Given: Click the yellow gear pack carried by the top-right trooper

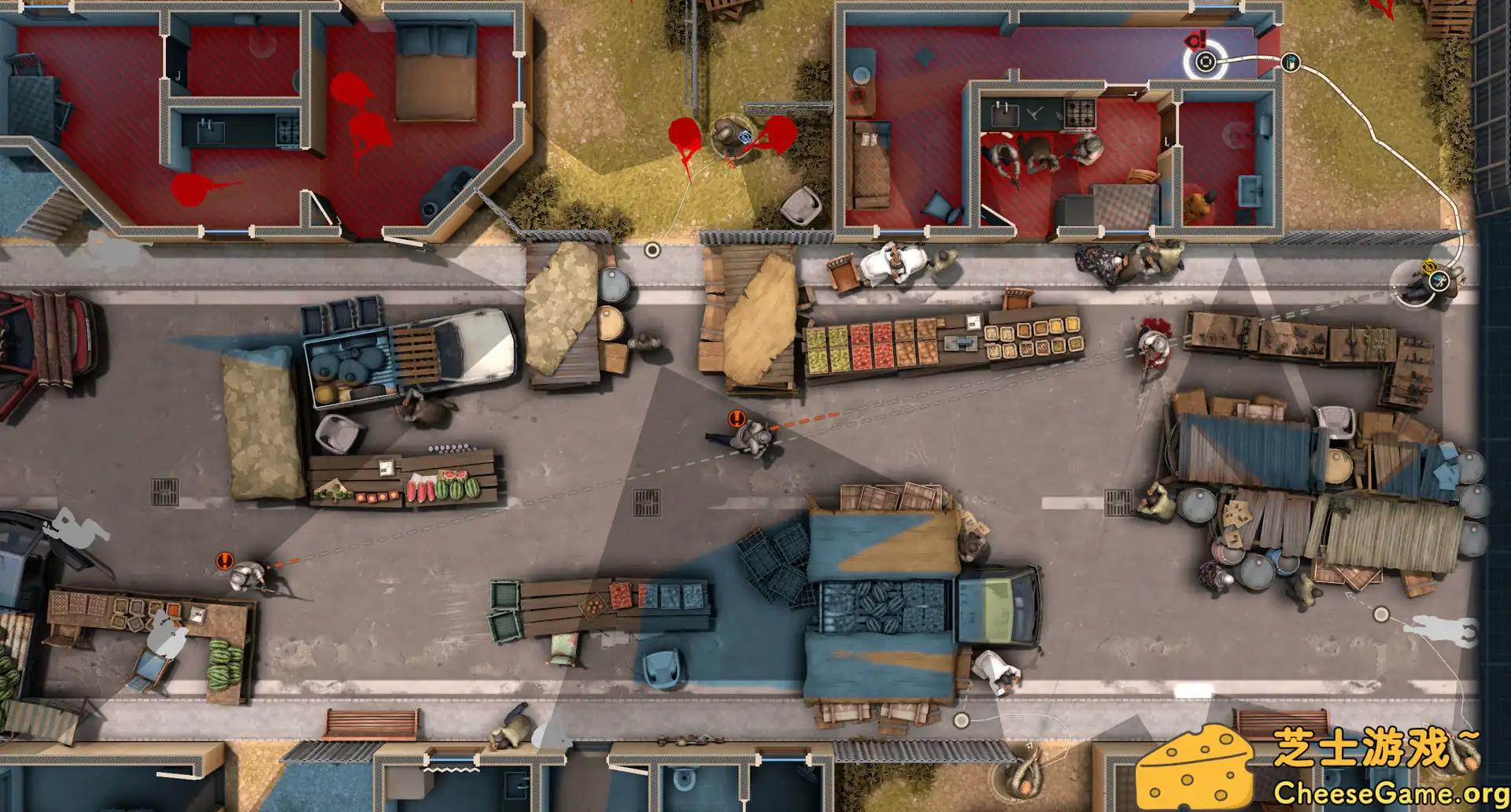Looking at the screenshot, I should tap(1430, 267).
